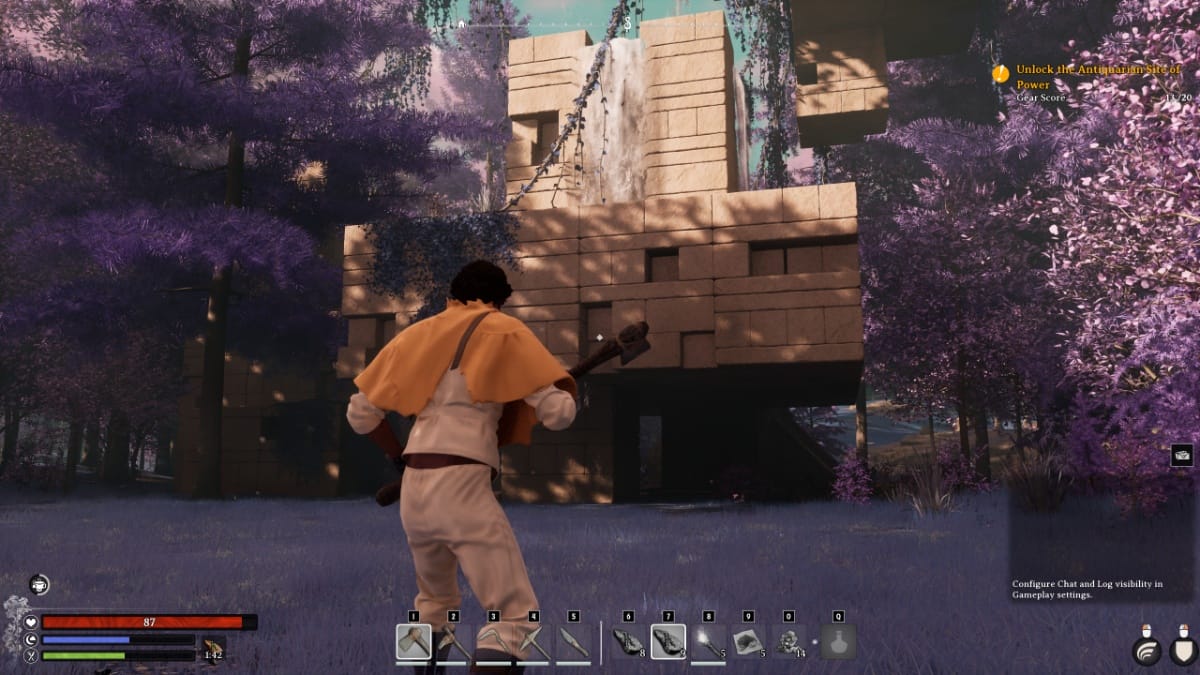
Task: Select the highlighted stone item in slot 7
Action: pyautogui.click(x=668, y=642)
